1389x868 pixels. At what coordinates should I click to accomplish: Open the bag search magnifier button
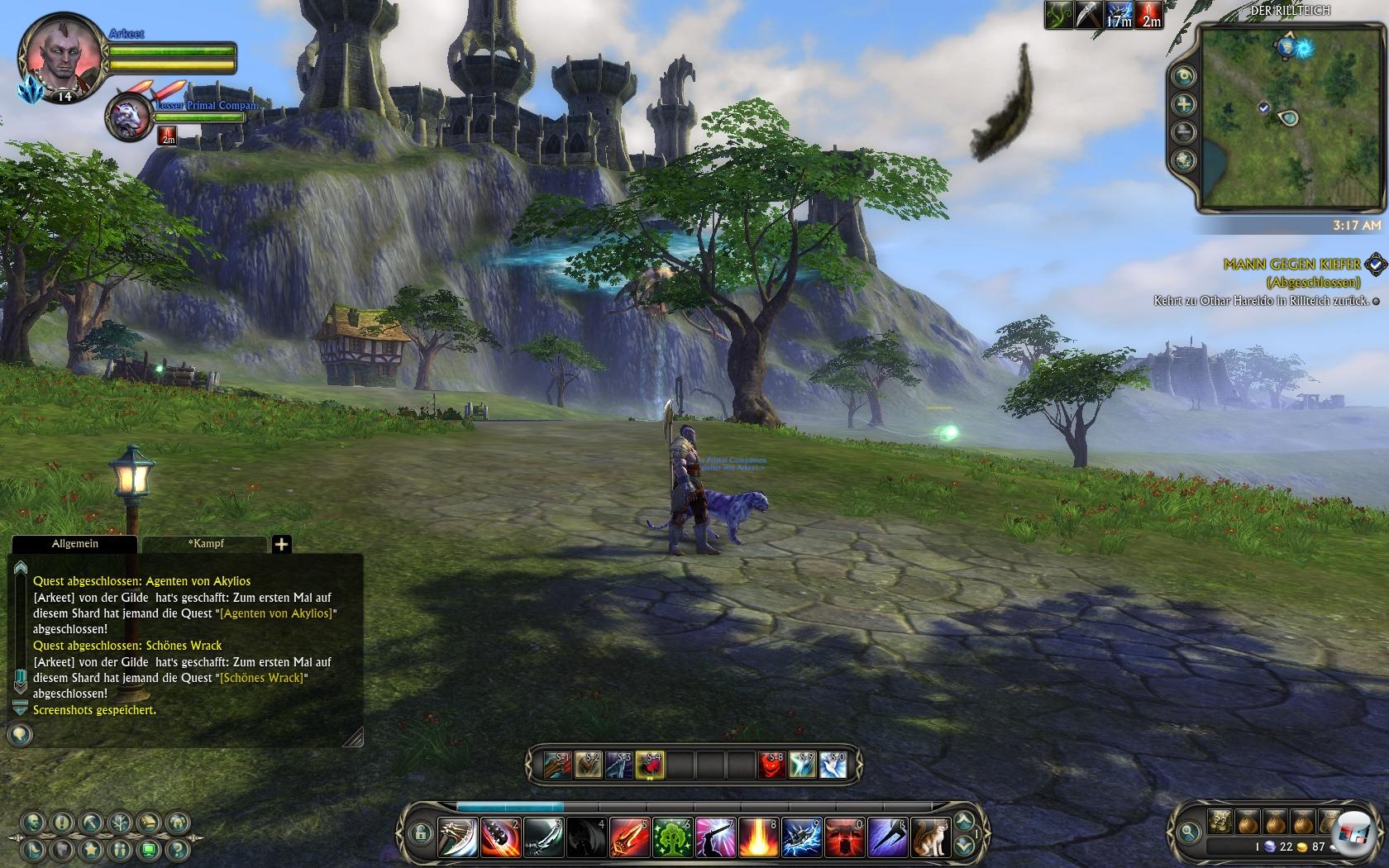coord(1189,832)
